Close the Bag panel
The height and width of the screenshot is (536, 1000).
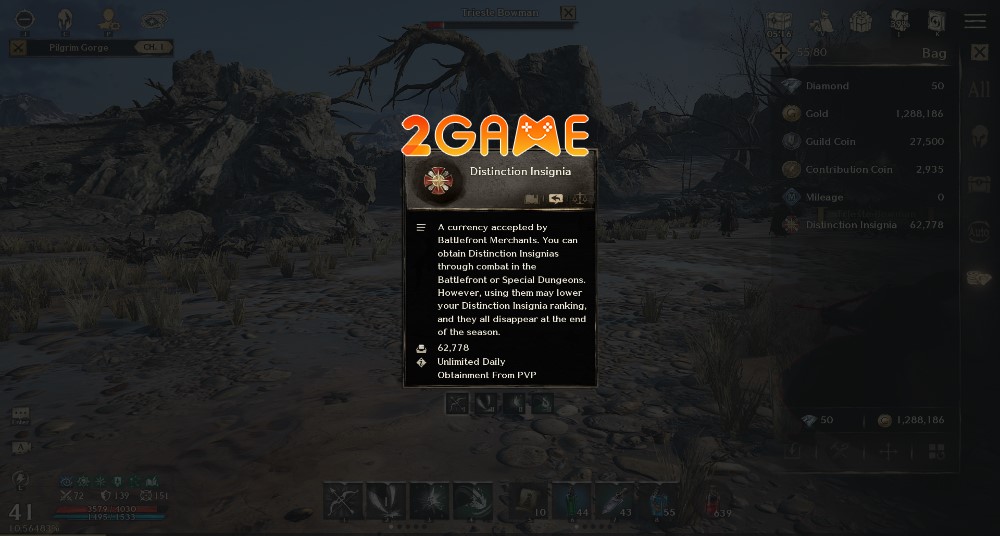pos(979,52)
